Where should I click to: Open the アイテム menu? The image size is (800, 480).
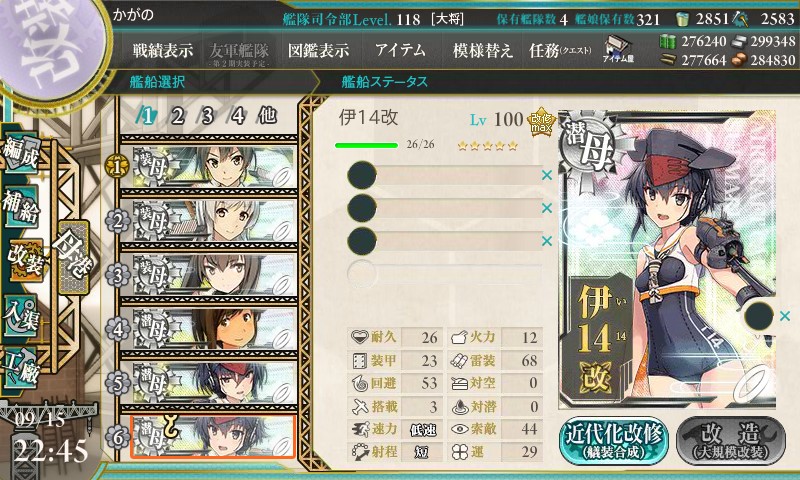click(400, 50)
